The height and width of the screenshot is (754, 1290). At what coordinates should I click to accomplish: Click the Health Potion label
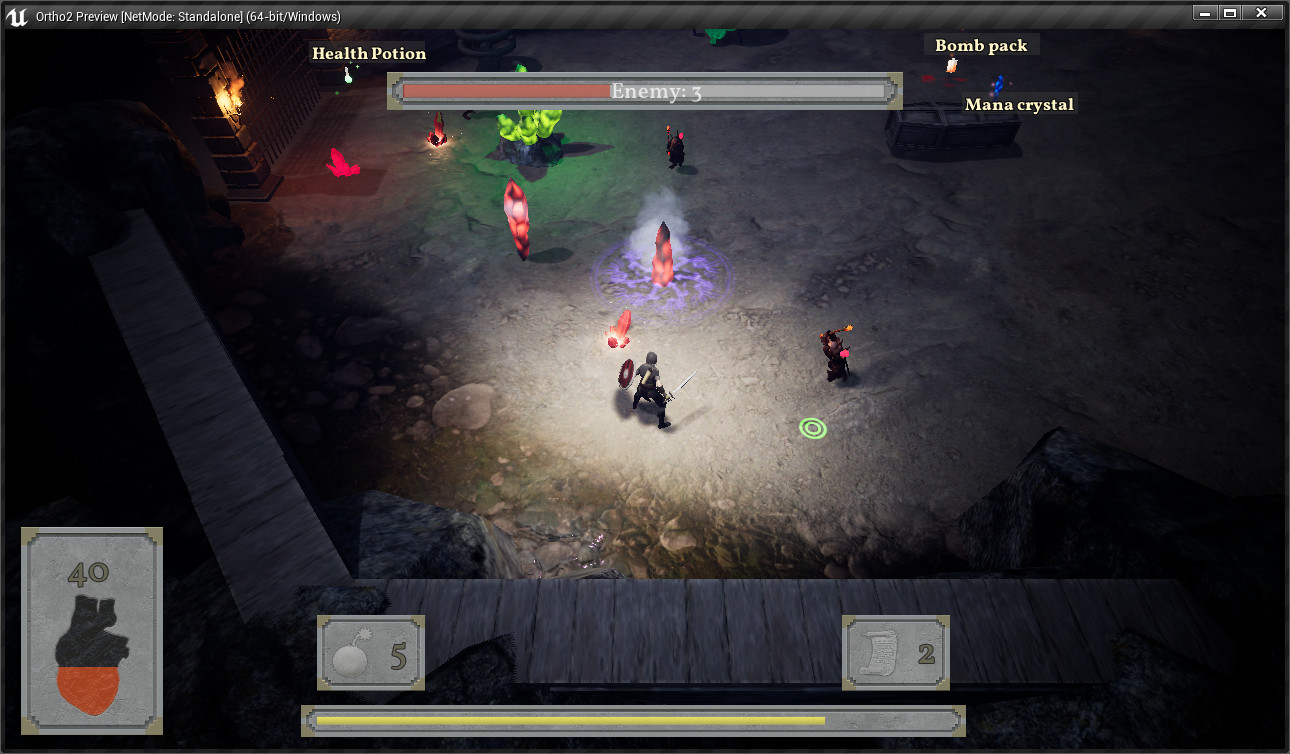(368, 53)
